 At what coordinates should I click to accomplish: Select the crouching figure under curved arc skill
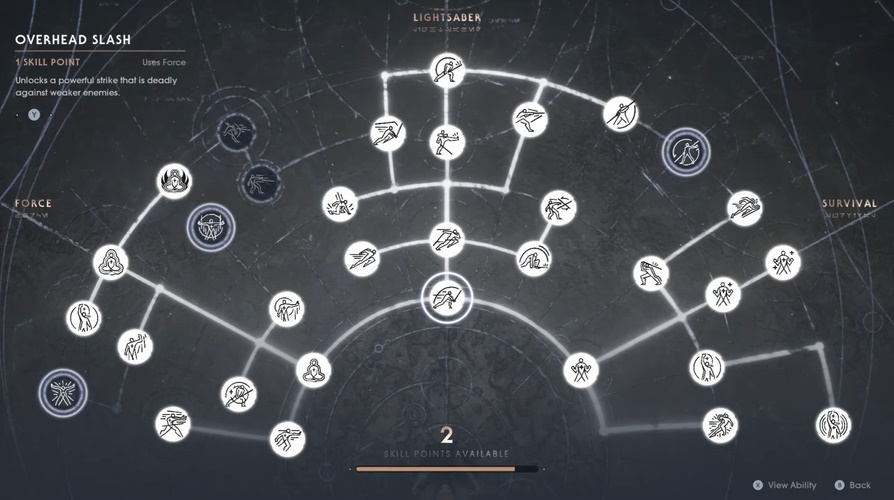pos(534,259)
